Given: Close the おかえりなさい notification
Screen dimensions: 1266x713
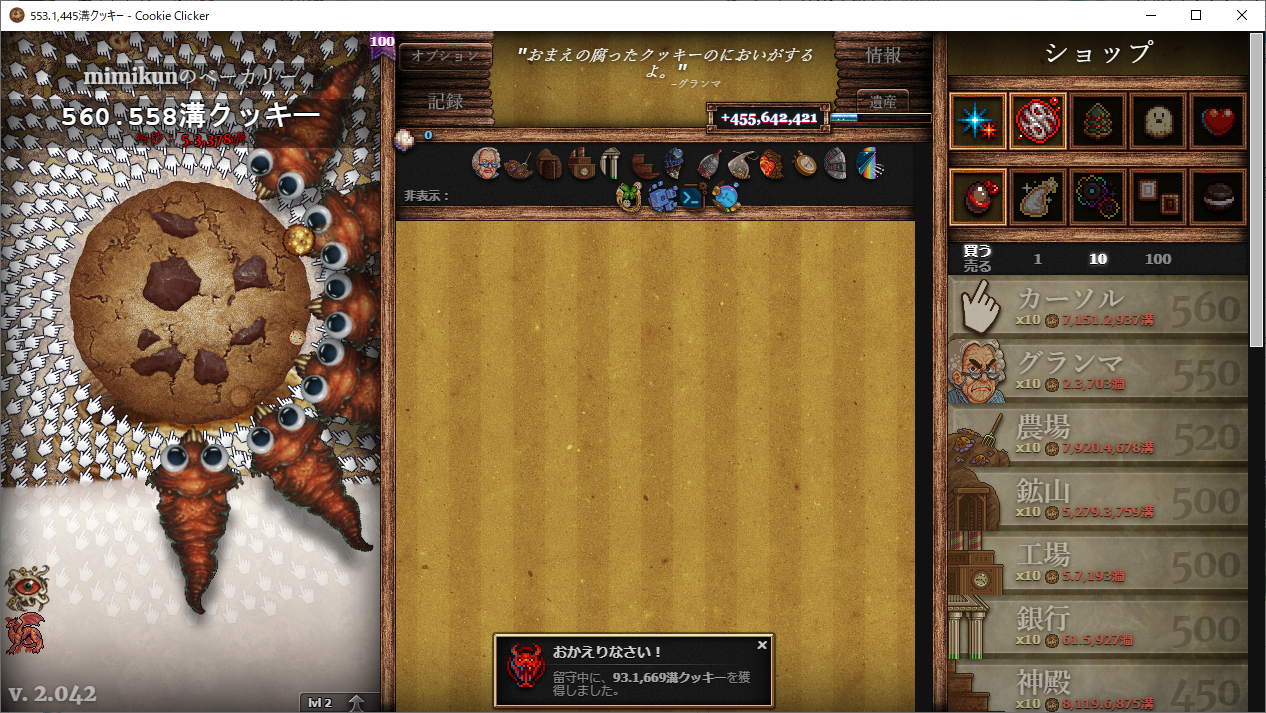Looking at the screenshot, I should [762, 645].
